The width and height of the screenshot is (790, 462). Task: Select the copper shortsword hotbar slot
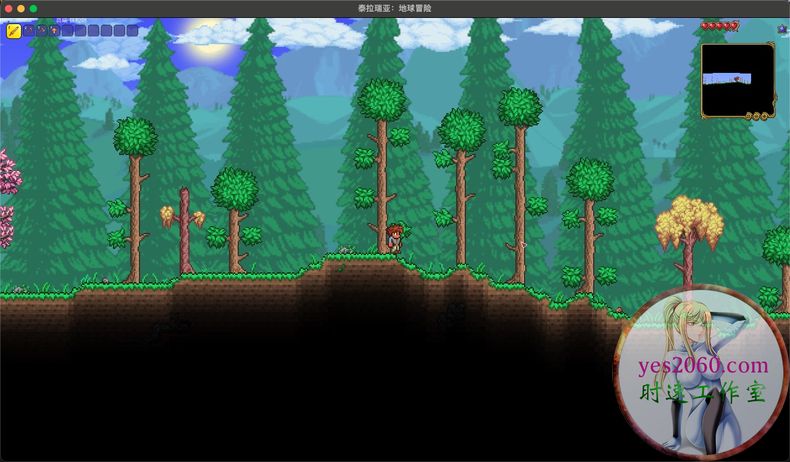14,31
